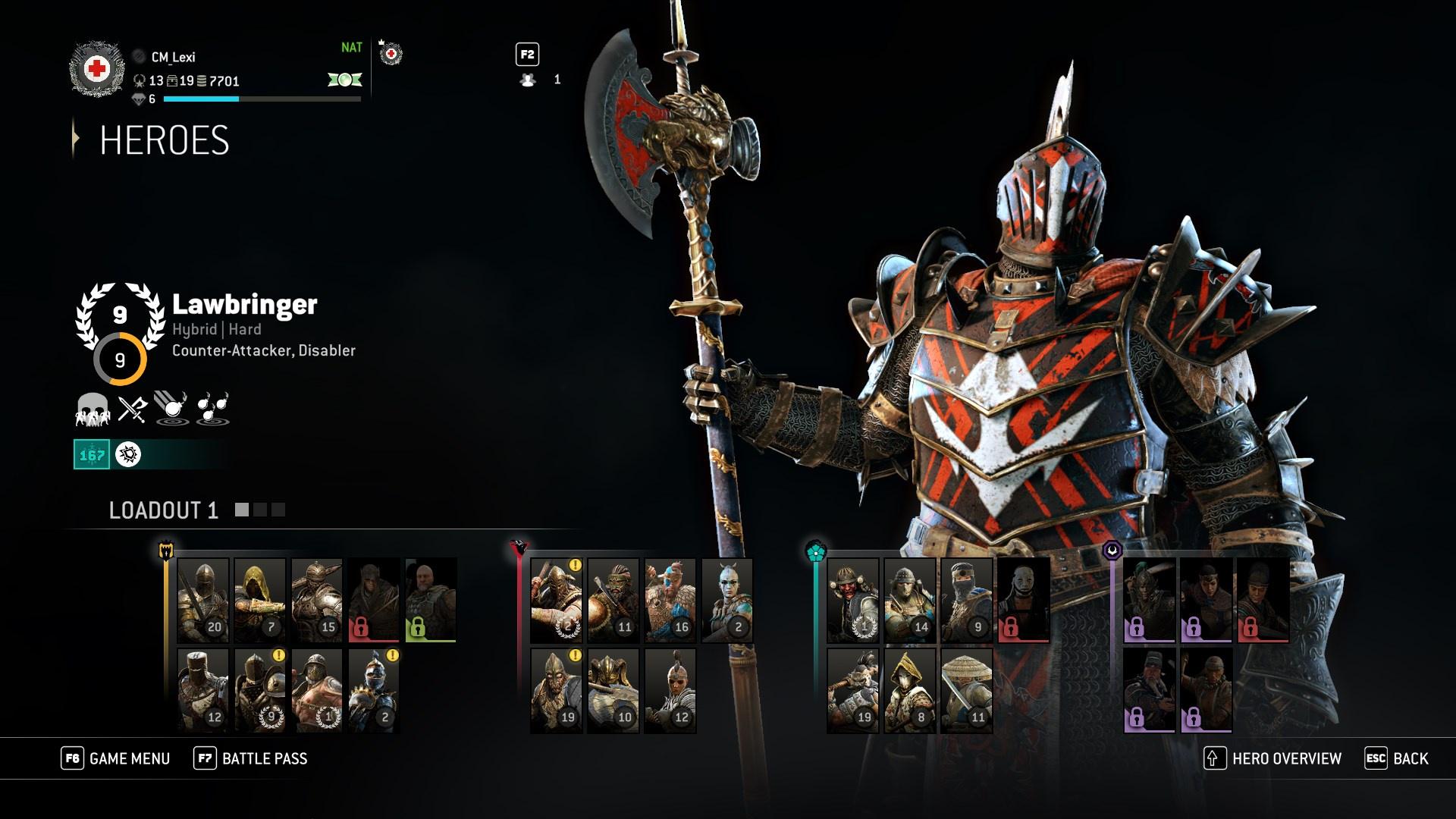Image resolution: width=1456 pixels, height=819 pixels.
Task: Open the Hero Overview
Action: (1272, 758)
